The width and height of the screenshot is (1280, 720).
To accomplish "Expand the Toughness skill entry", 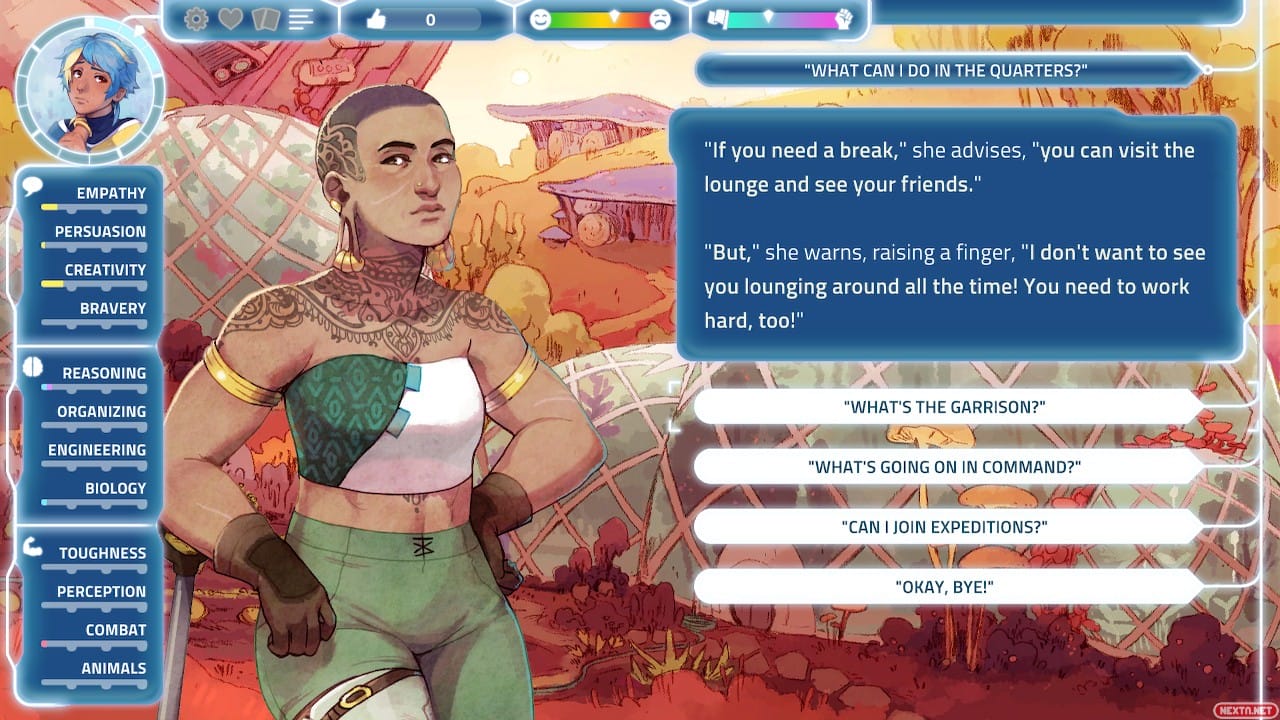I will tap(100, 552).
